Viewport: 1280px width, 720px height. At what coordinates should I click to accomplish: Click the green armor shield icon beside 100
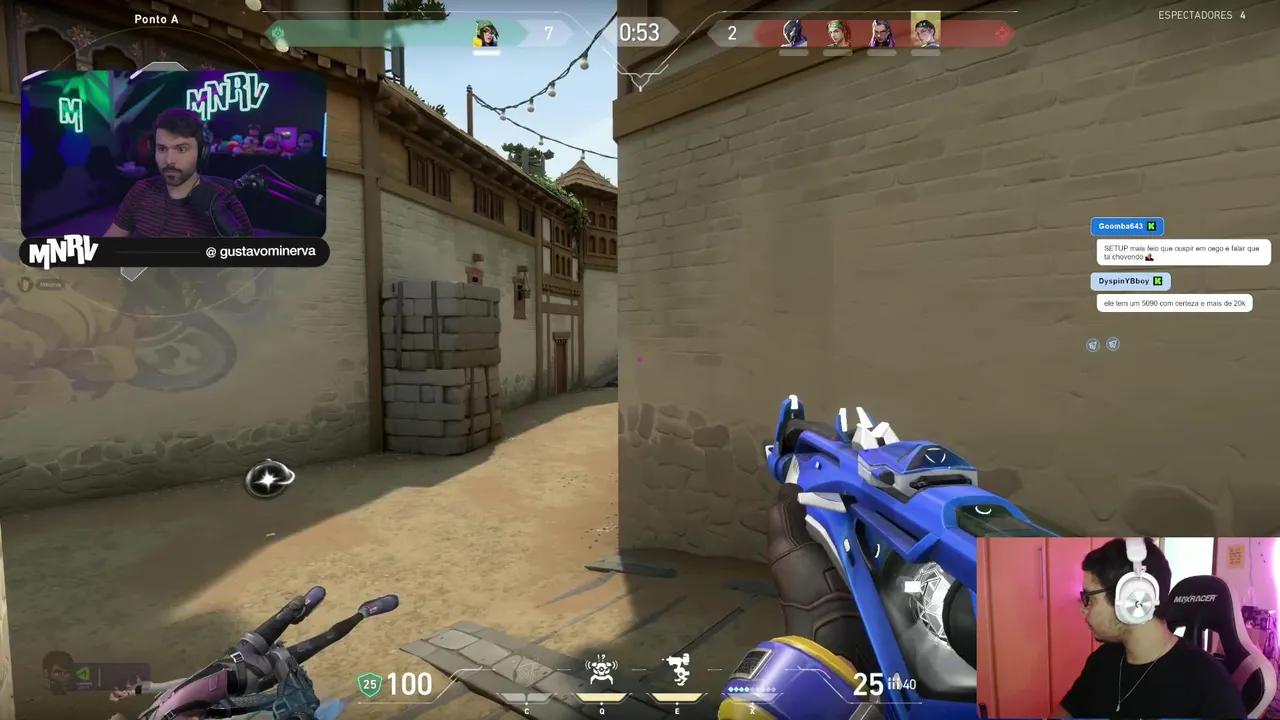tap(369, 684)
